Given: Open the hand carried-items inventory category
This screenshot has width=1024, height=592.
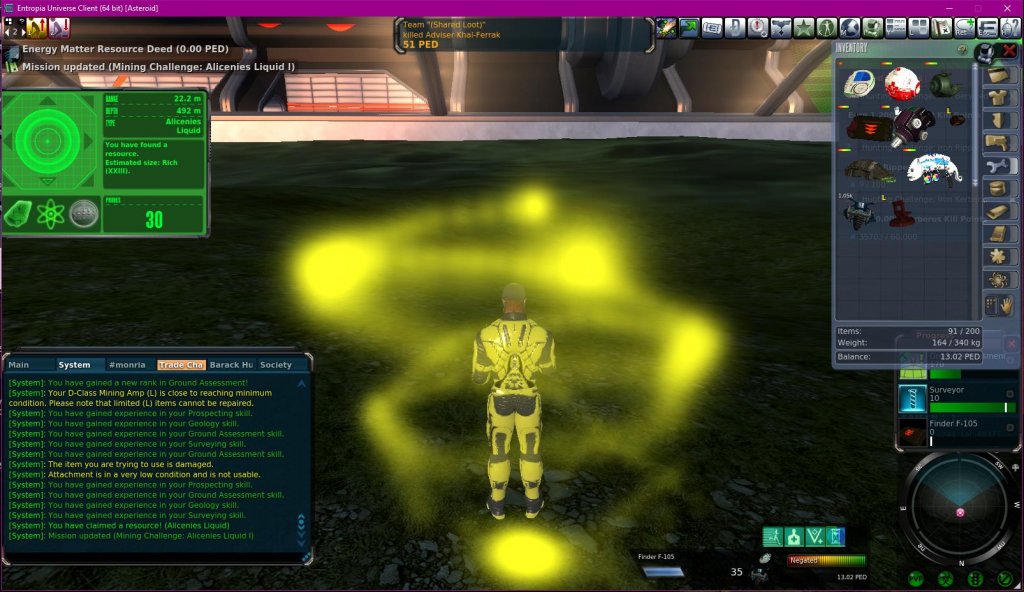Looking at the screenshot, I should click(x=998, y=304).
